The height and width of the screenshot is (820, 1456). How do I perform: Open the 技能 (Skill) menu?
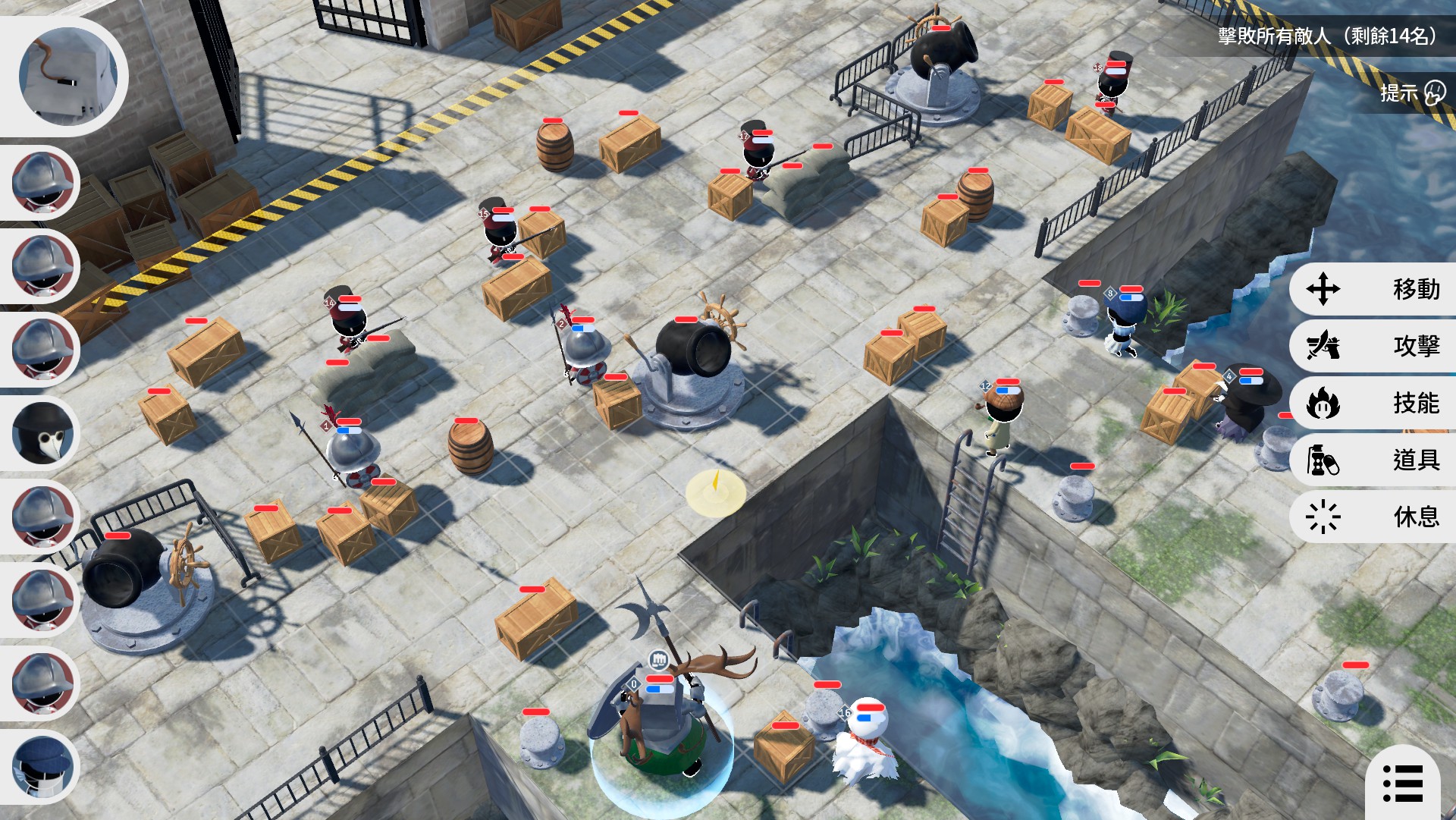pyautogui.click(x=1373, y=403)
